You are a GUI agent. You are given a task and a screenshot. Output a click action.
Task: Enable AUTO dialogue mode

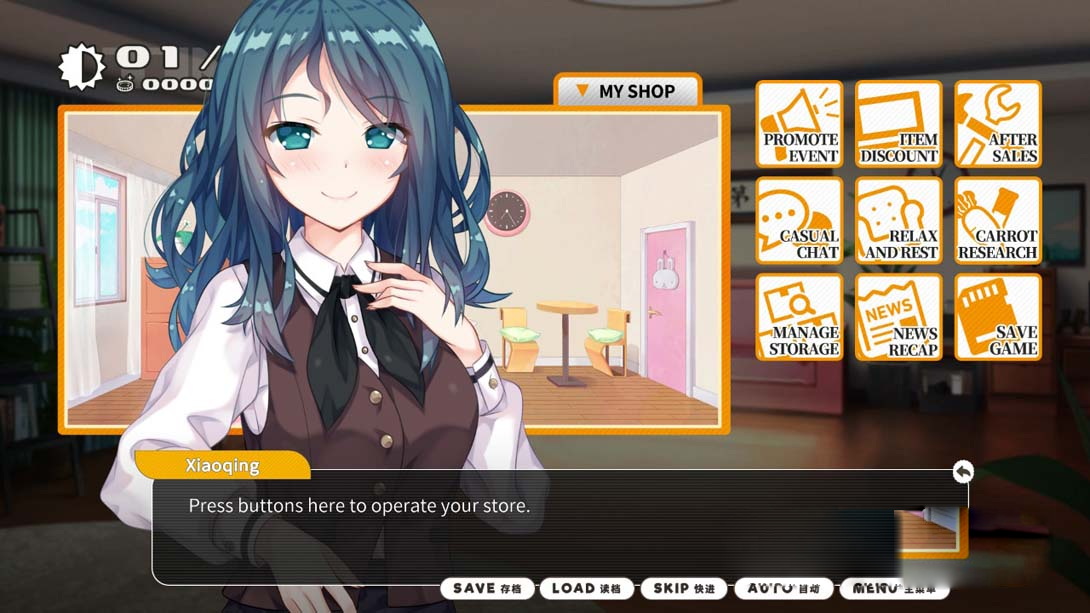coord(783,589)
